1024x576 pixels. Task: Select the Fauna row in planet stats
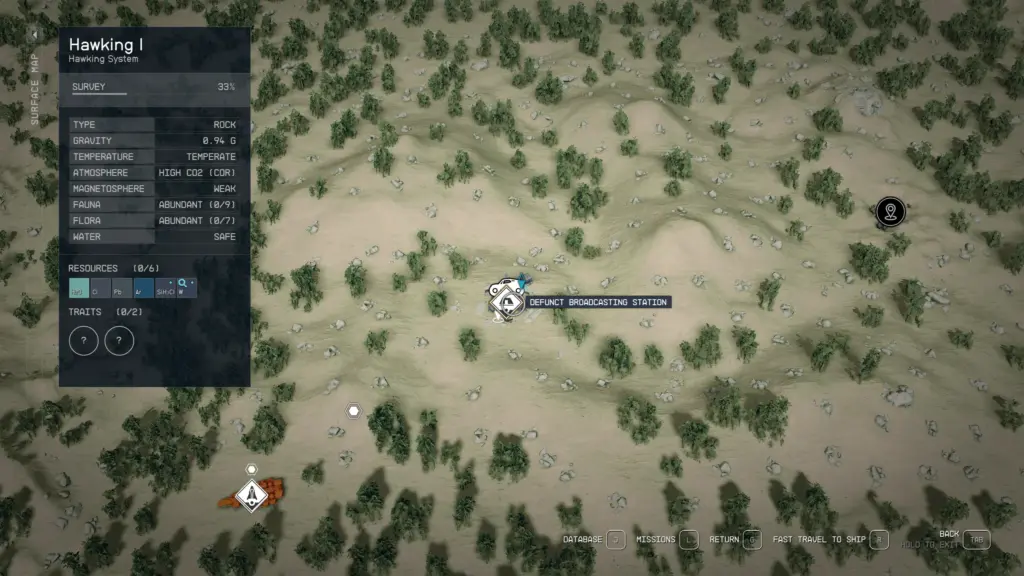[x=155, y=205]
